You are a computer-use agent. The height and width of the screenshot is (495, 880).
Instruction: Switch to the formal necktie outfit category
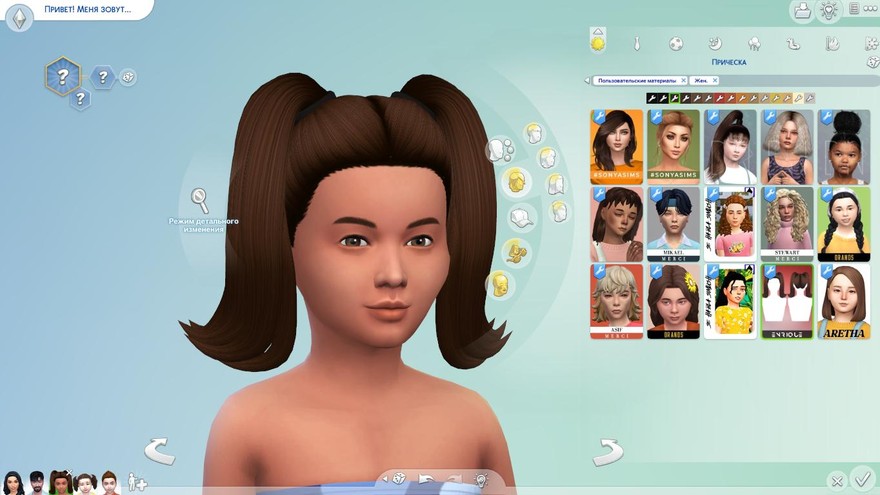coord(636,44)
